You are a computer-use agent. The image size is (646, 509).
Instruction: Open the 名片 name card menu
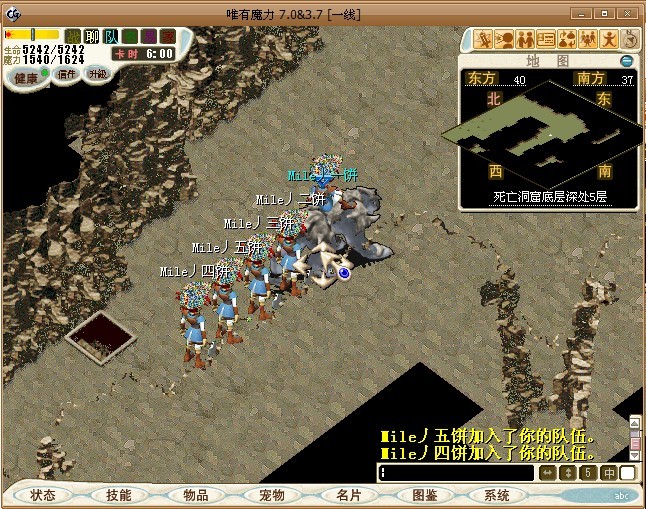click(348, 495)
